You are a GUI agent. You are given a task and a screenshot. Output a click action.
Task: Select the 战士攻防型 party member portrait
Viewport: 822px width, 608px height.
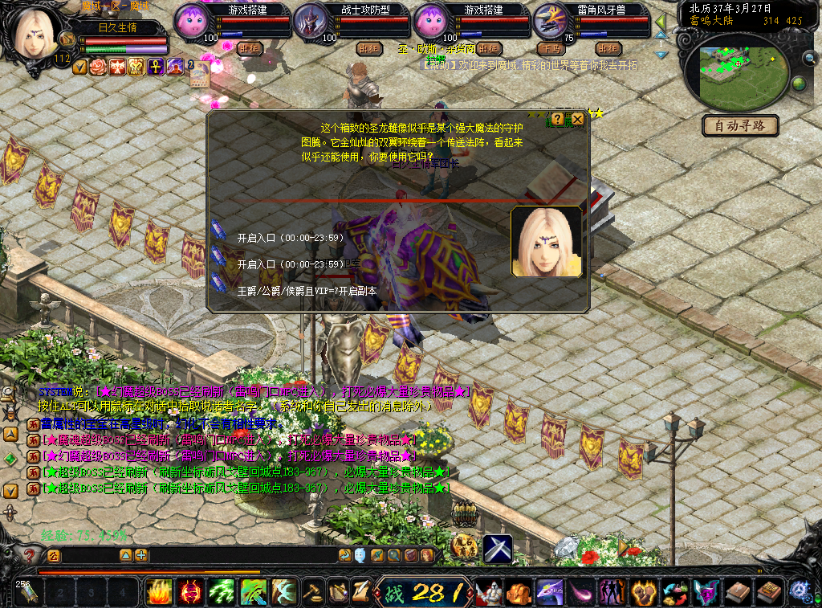311,20
